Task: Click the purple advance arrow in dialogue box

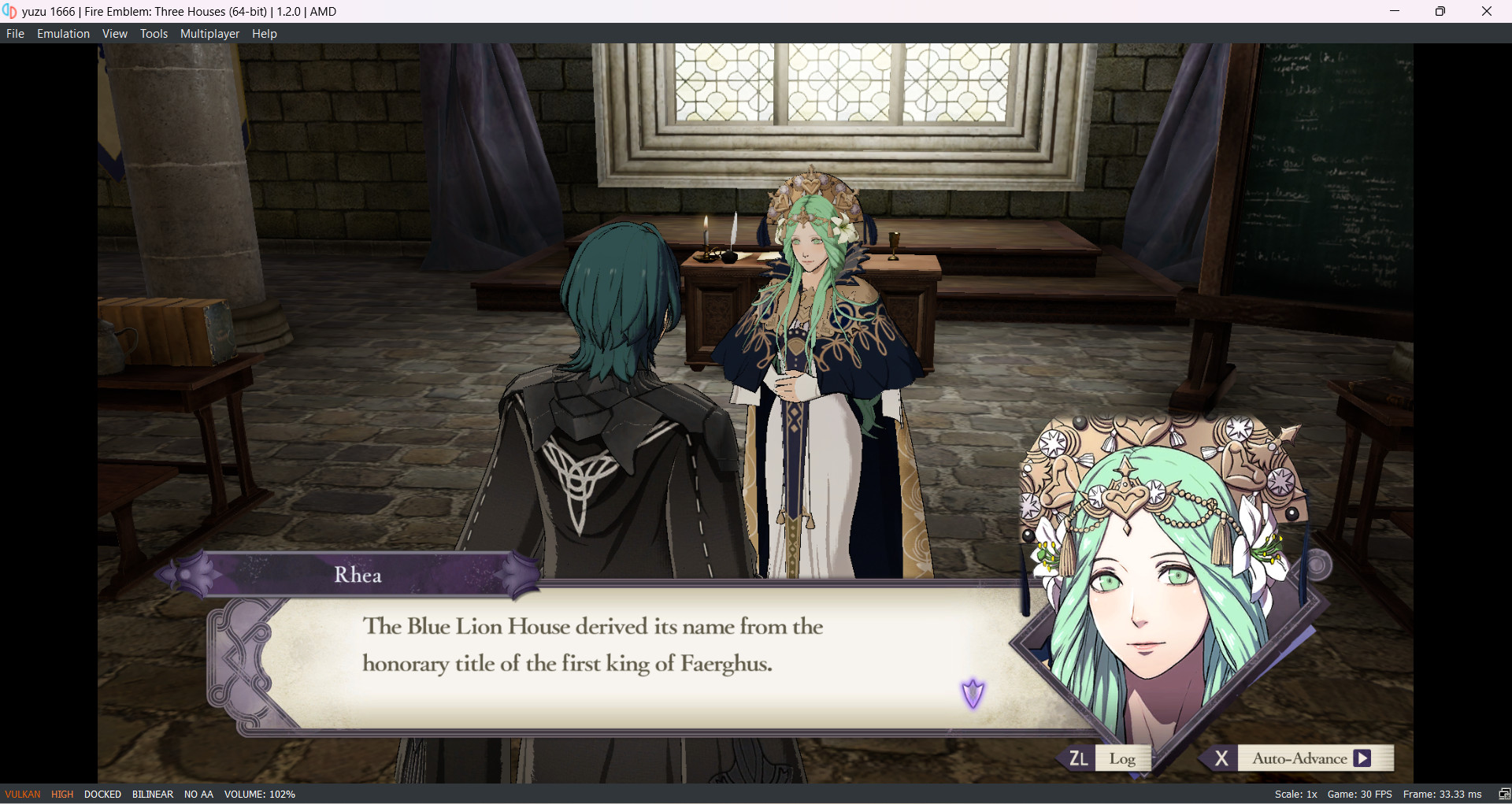Action: [x=974, y=692]
